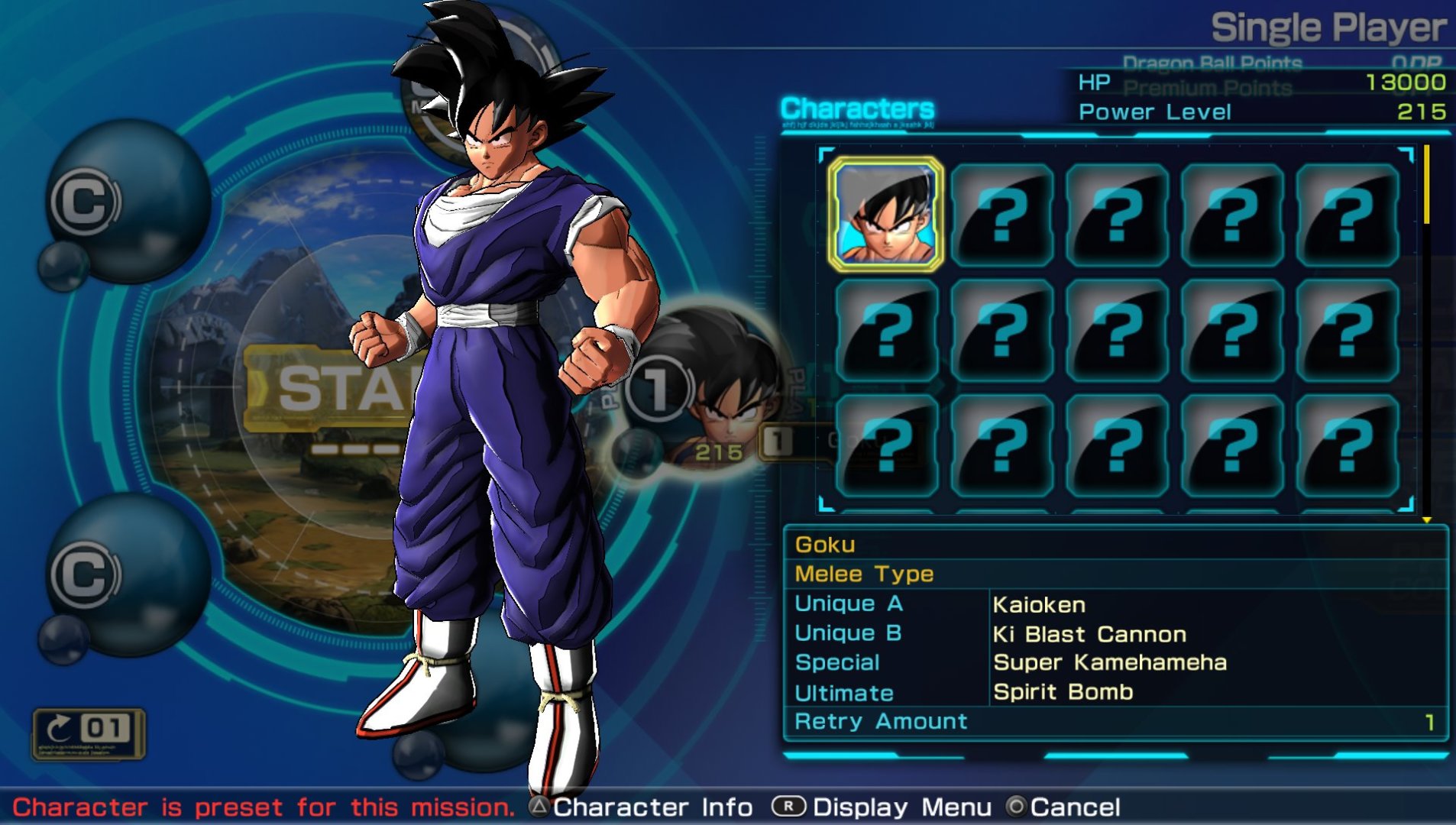The height and width of the screenshot is (825, 1456).
Task: Click the character grid's yellow scrollbar
Action: [1426, 186]
